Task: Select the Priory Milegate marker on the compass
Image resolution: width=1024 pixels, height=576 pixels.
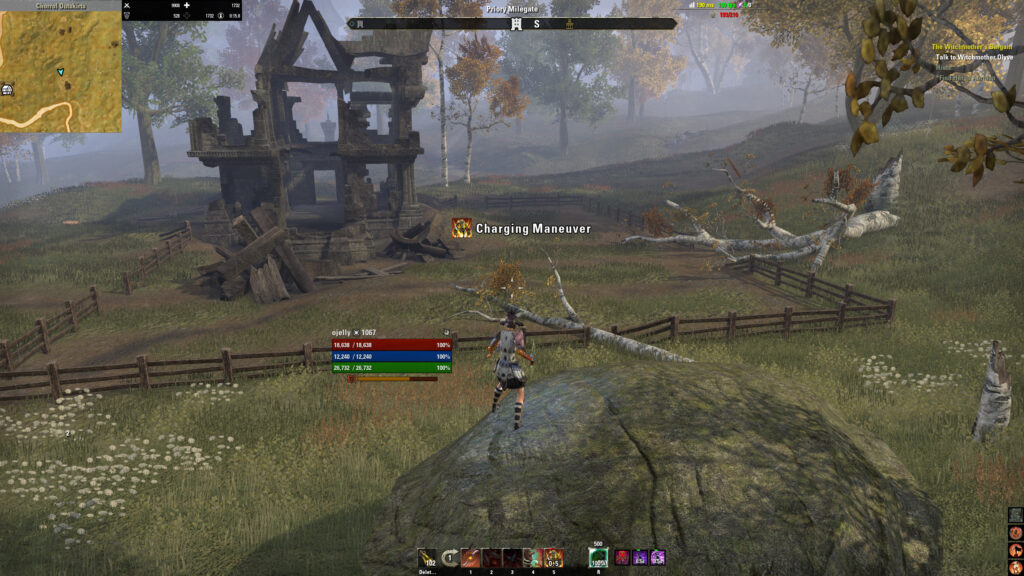Action: coord(516,24)
